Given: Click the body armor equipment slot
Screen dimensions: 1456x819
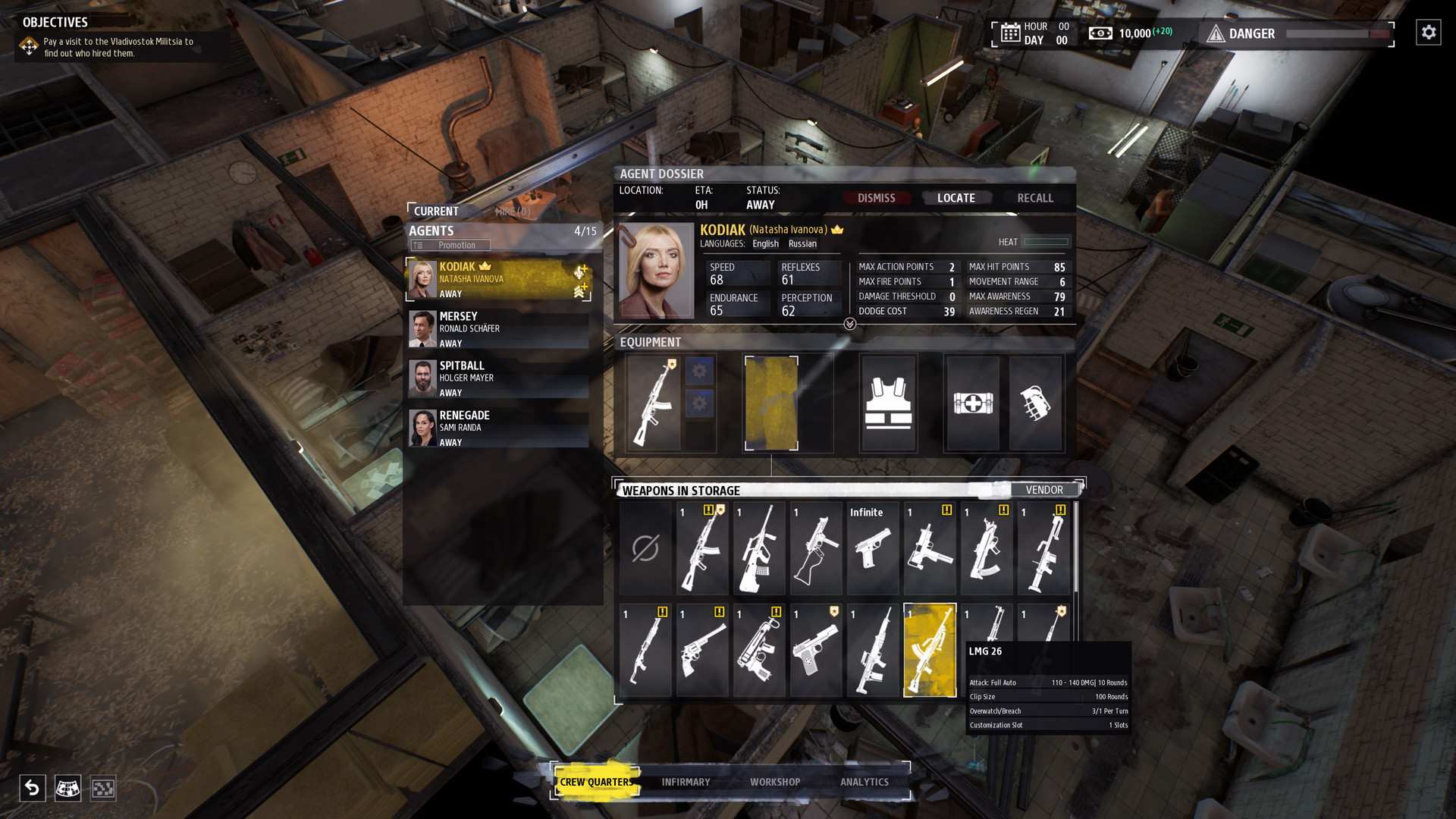Looking at the screenshot, I should (888, 403).
